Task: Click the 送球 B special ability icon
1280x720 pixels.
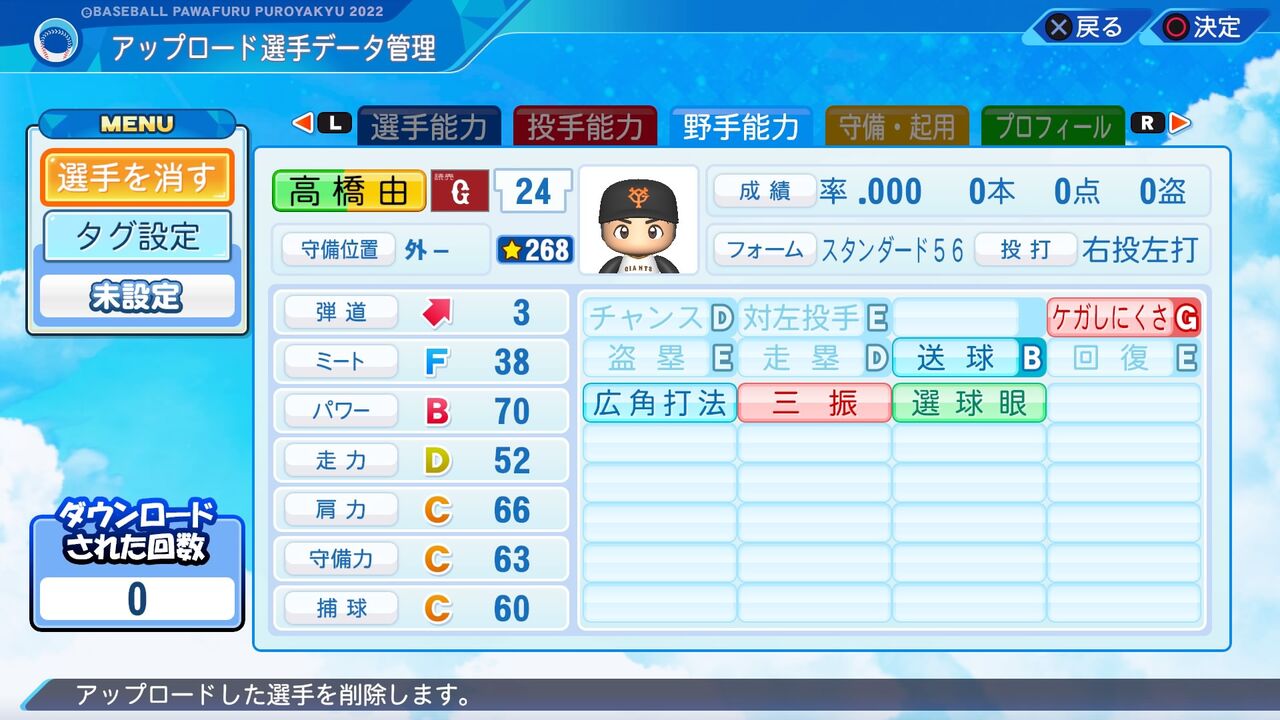Action: (x=968, y=358)
